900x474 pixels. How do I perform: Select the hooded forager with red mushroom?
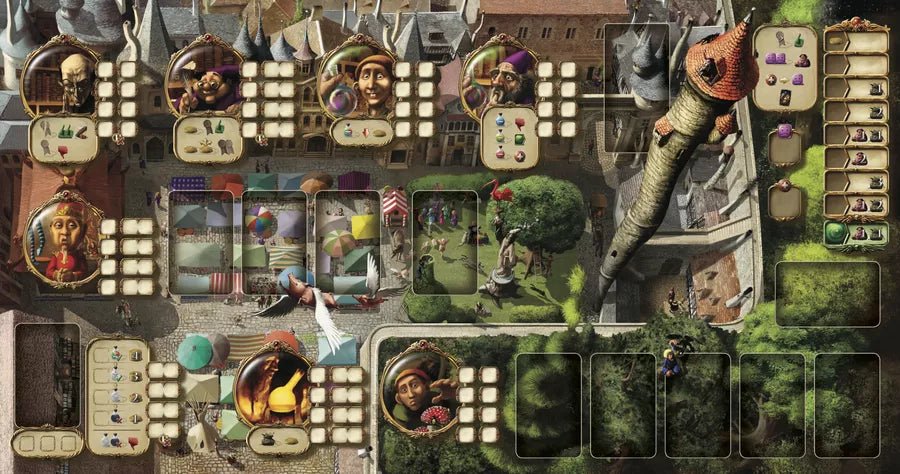[421, 387]
